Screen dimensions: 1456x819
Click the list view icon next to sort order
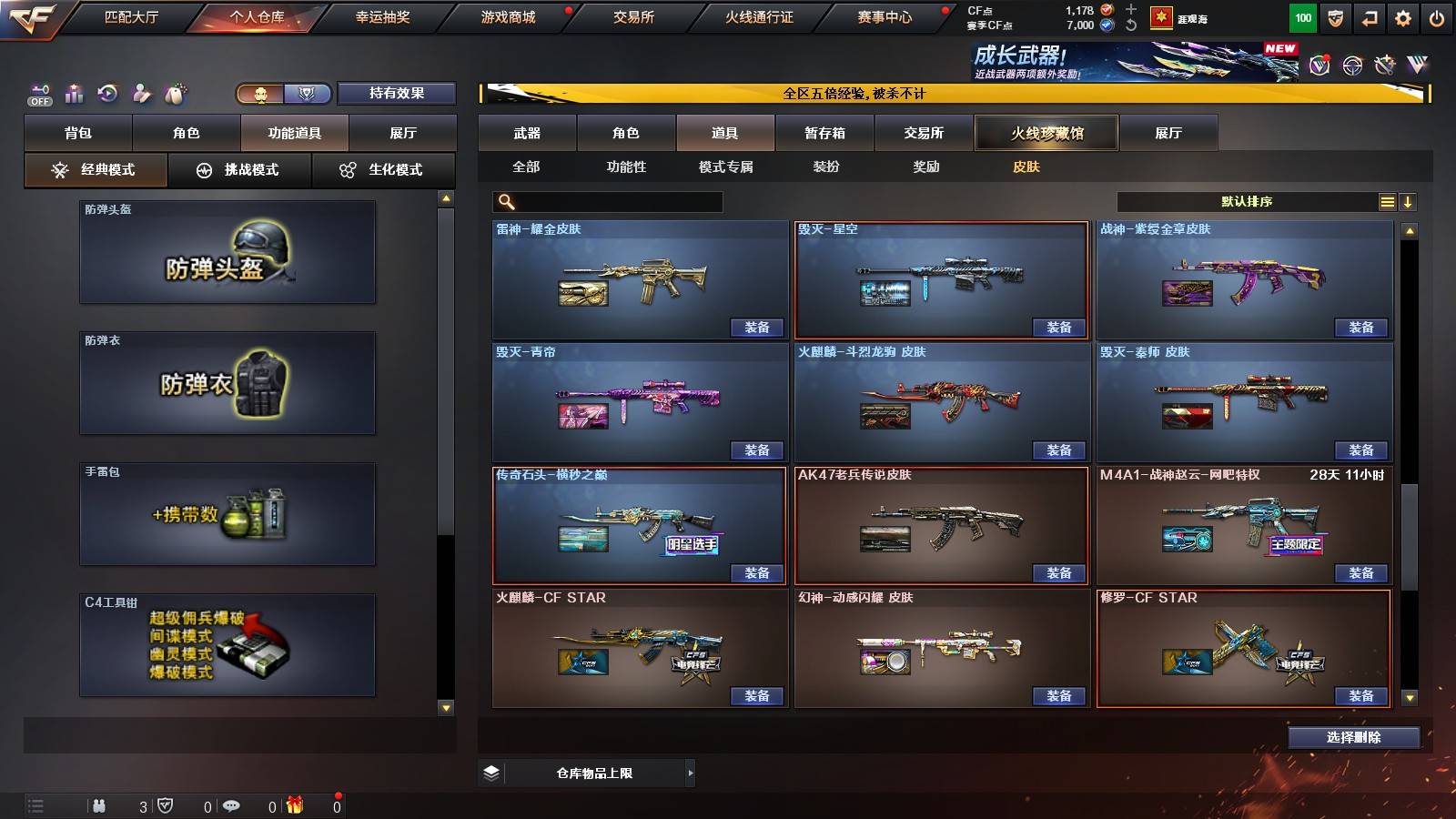coord(1387,201)
